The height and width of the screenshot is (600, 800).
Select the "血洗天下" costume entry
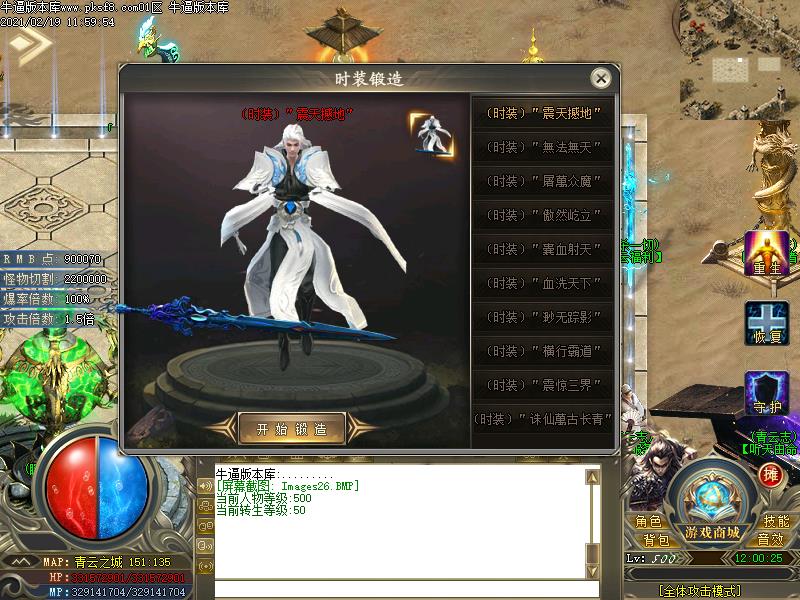[x=543, y=283]
